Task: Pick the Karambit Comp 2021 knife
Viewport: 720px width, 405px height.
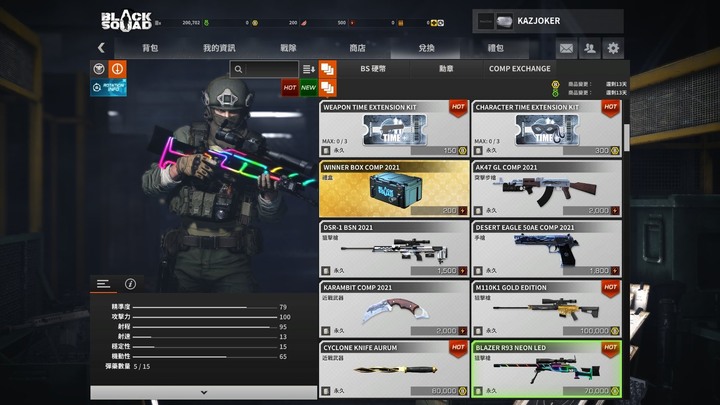Action: pyautogui.click(x=394, y=309)
